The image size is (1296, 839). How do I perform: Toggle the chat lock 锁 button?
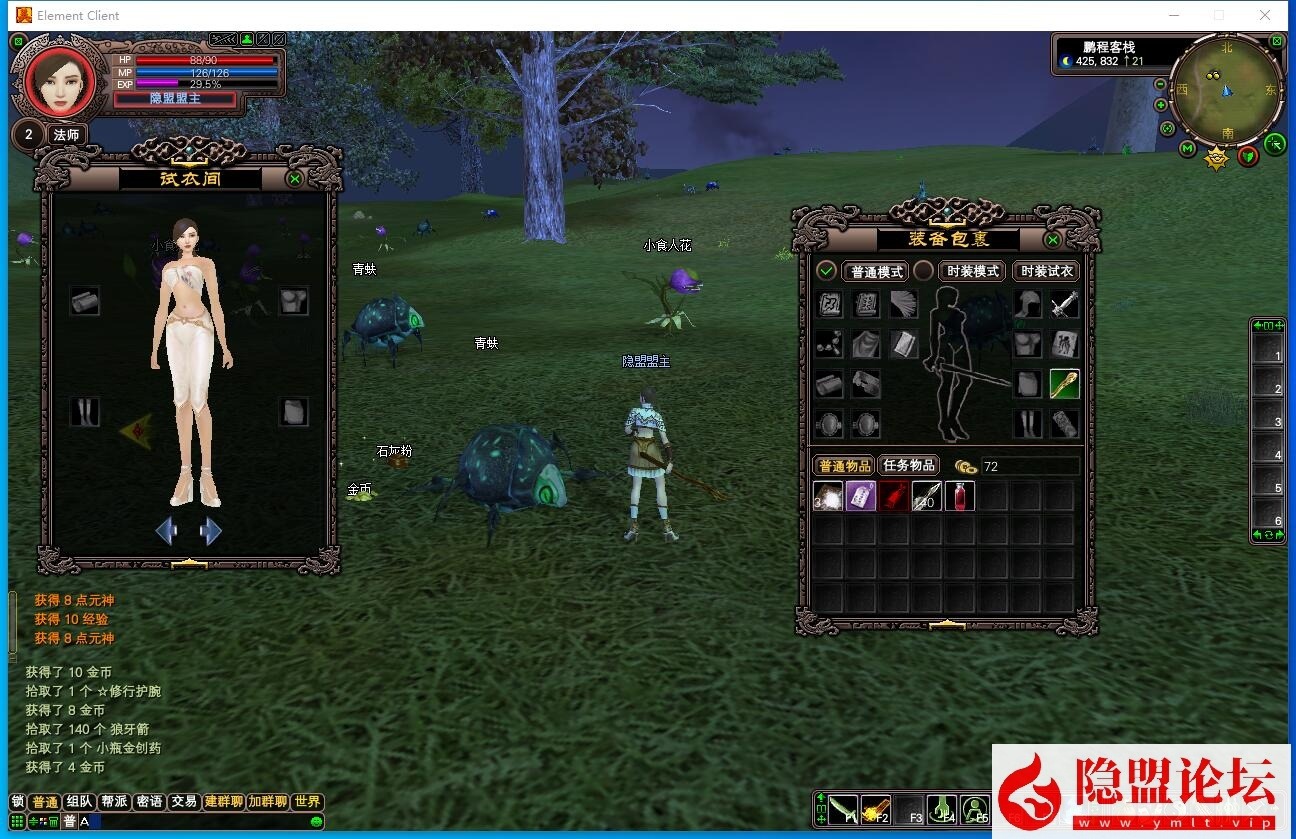point(17,801)
